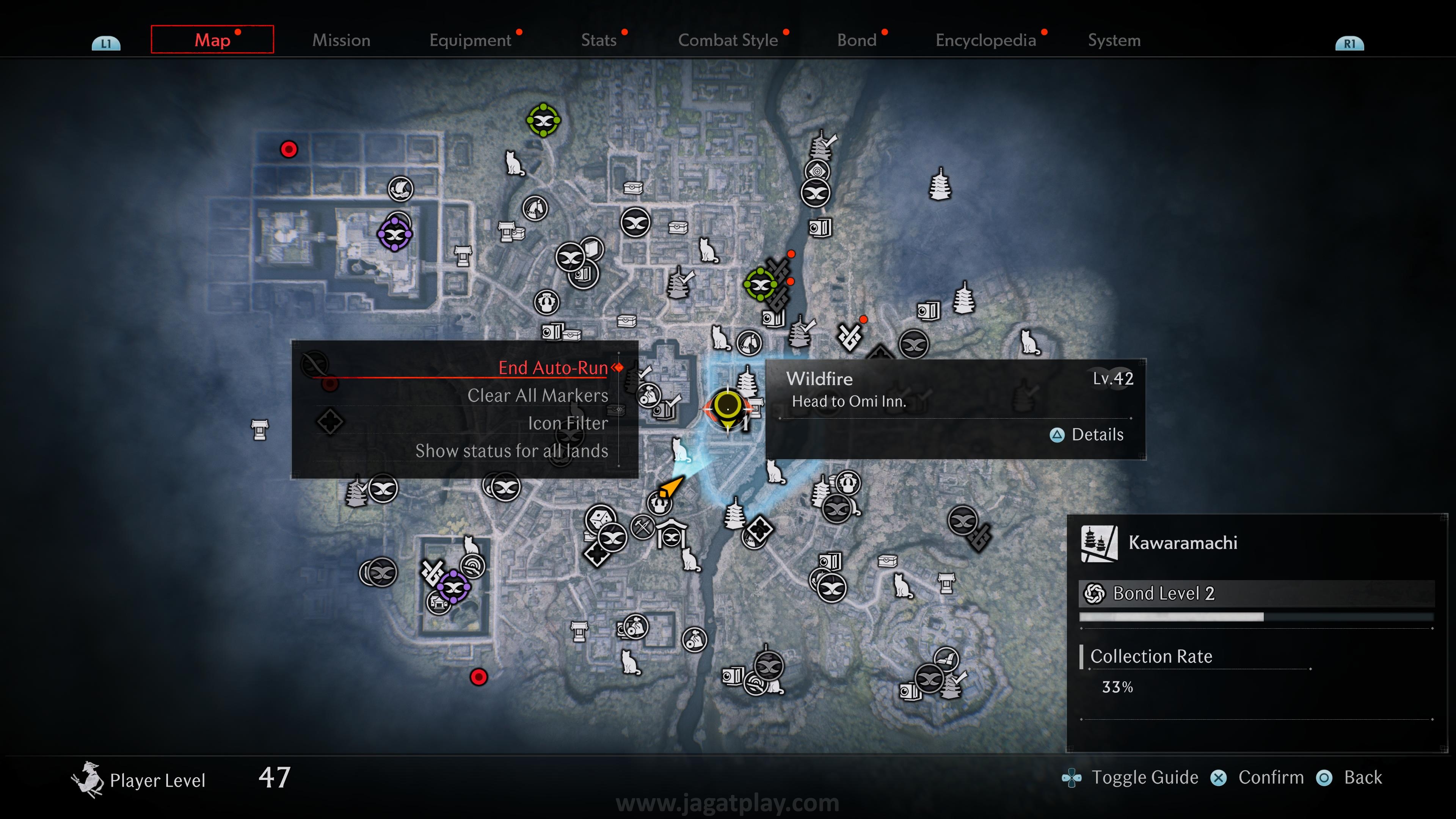Select the Stats tab
This screenshot has height=819, width=1456.
(x=599, y=40)
